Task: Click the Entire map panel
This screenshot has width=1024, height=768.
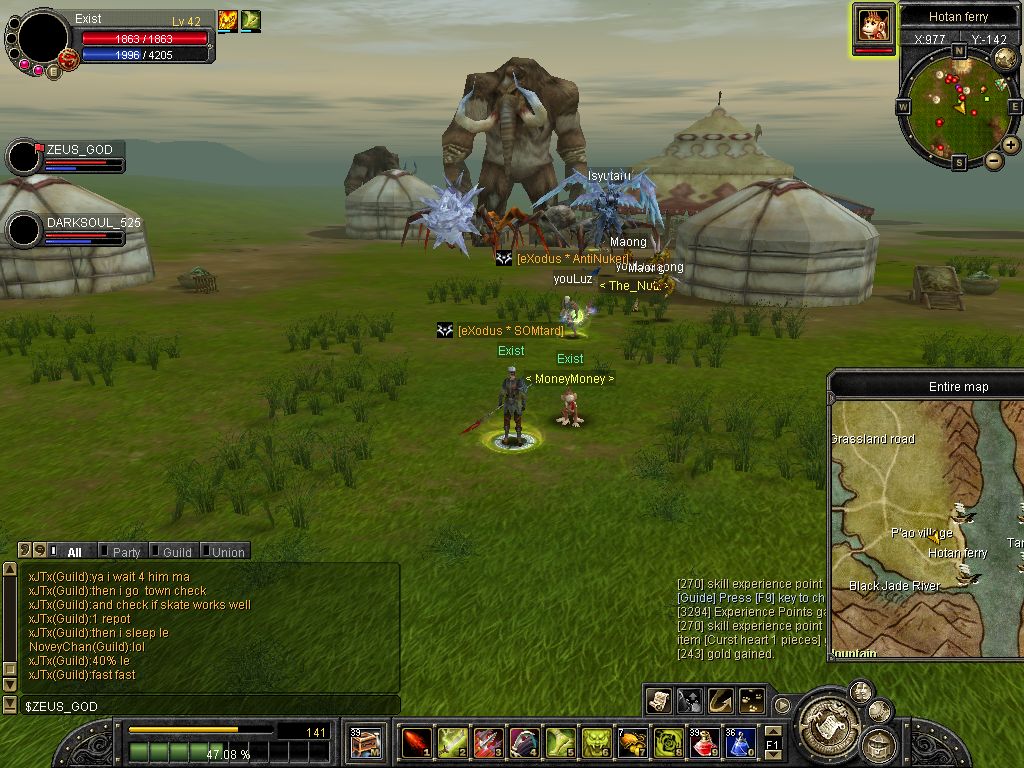Action: [927, 520]
